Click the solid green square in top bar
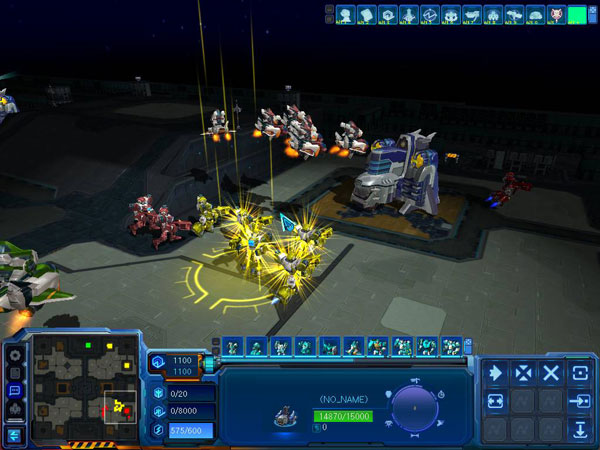Viewport: 600px width, 450px height. pyautogui.click(x=577, y=15)
